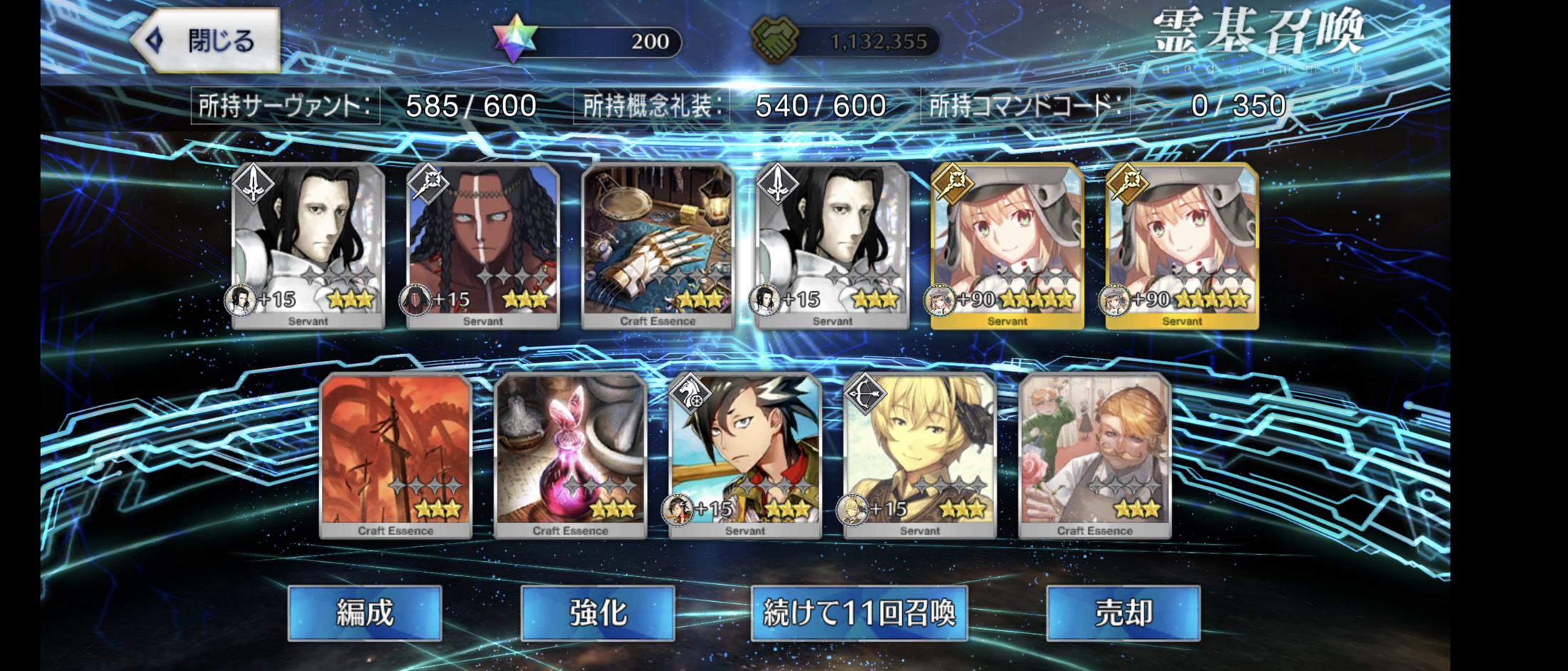1568x671 pixels.
Task: Choose the pink potion bottle Craft Essence
Action: tap(570, 455)
